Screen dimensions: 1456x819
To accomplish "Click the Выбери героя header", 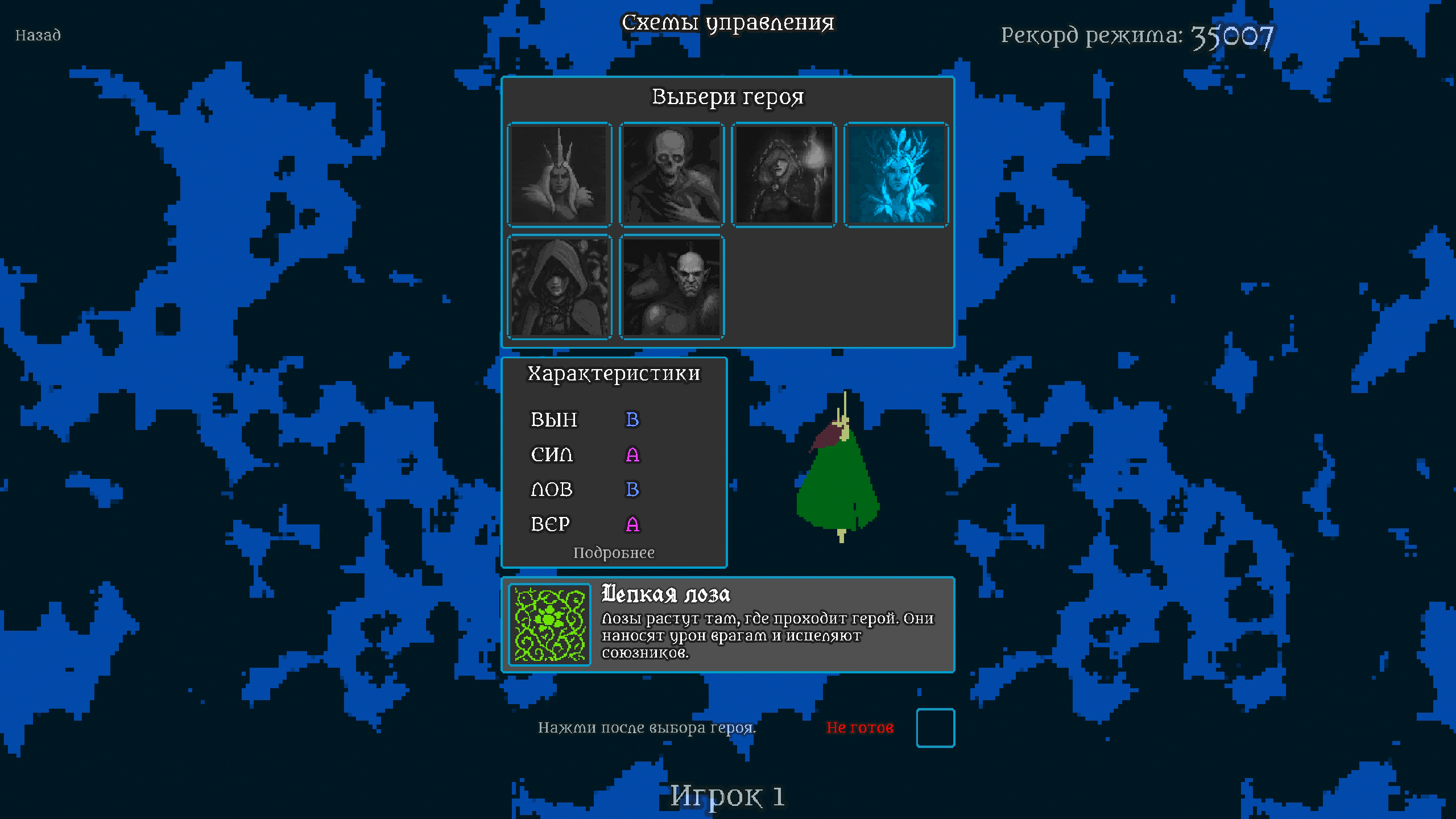I will tap(728, 97).
